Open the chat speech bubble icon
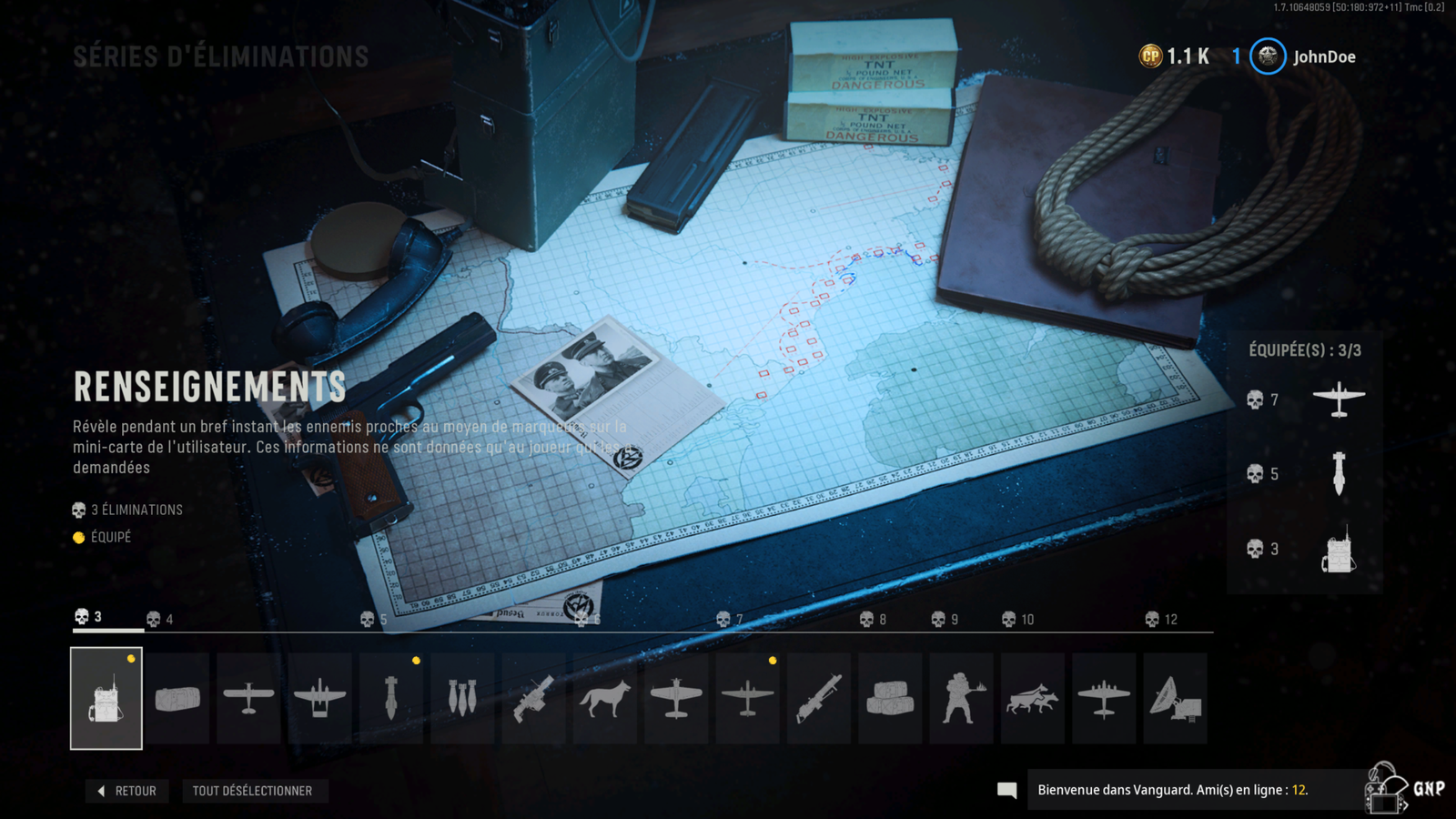Image resolution: width=1456 pixels, height=819 pixels. pyautogui.click(x=1006, y=790)
